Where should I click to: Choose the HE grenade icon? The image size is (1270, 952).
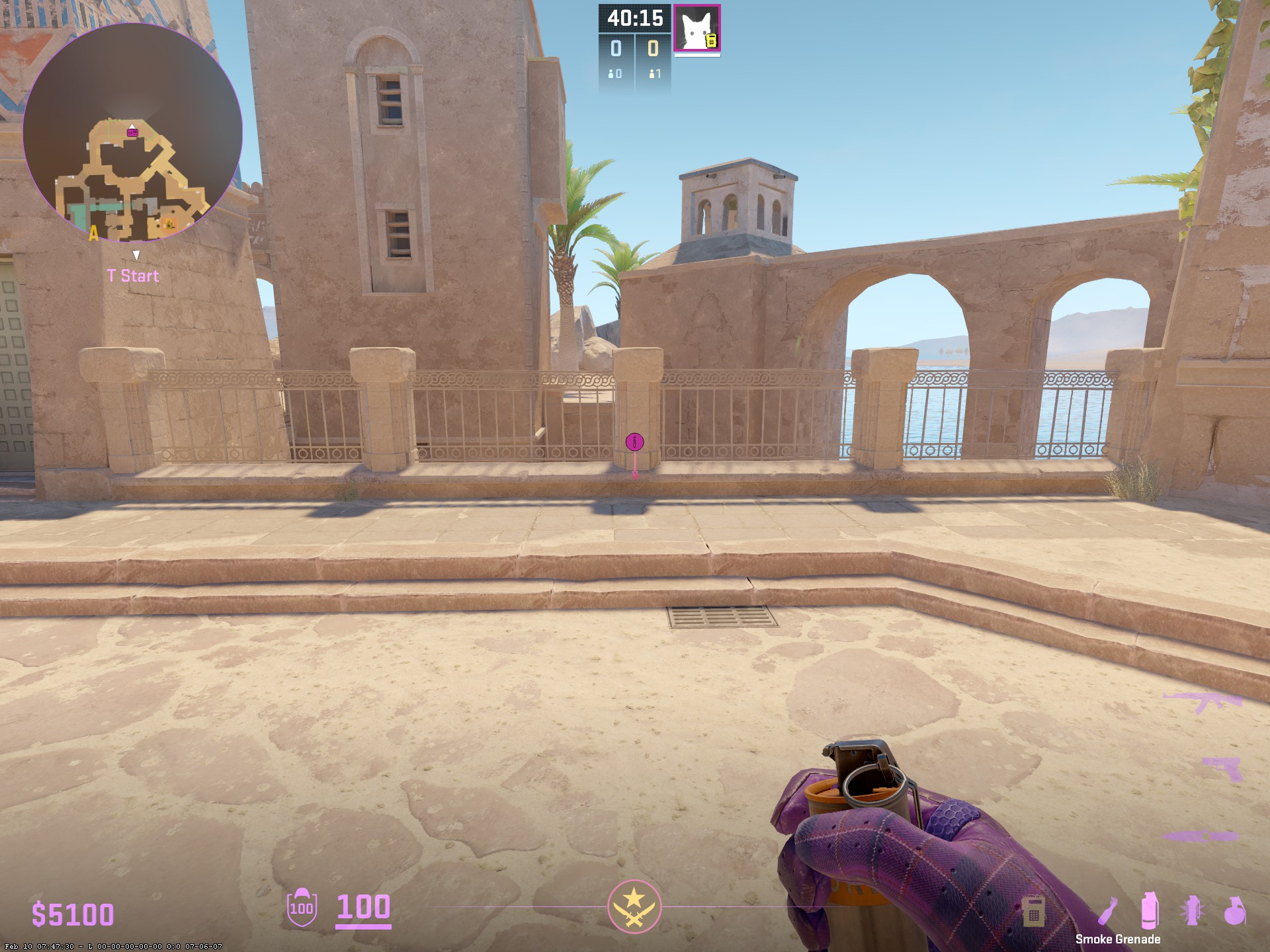pos(1234,910)
